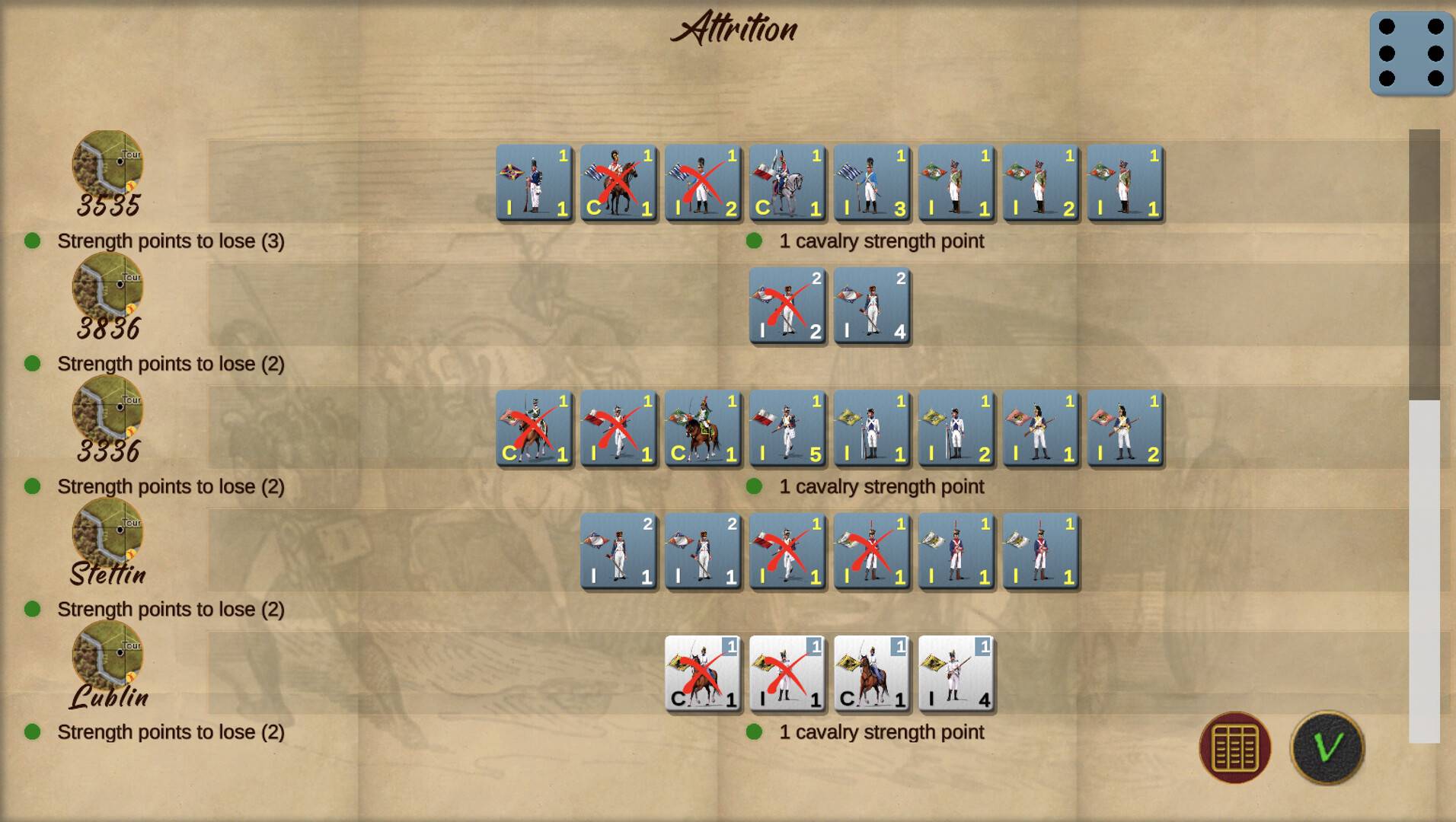Click the 'Strength points to lose (3)' label
The width and height of the screenshot is (1456, 822).
(x=171, y=241)
